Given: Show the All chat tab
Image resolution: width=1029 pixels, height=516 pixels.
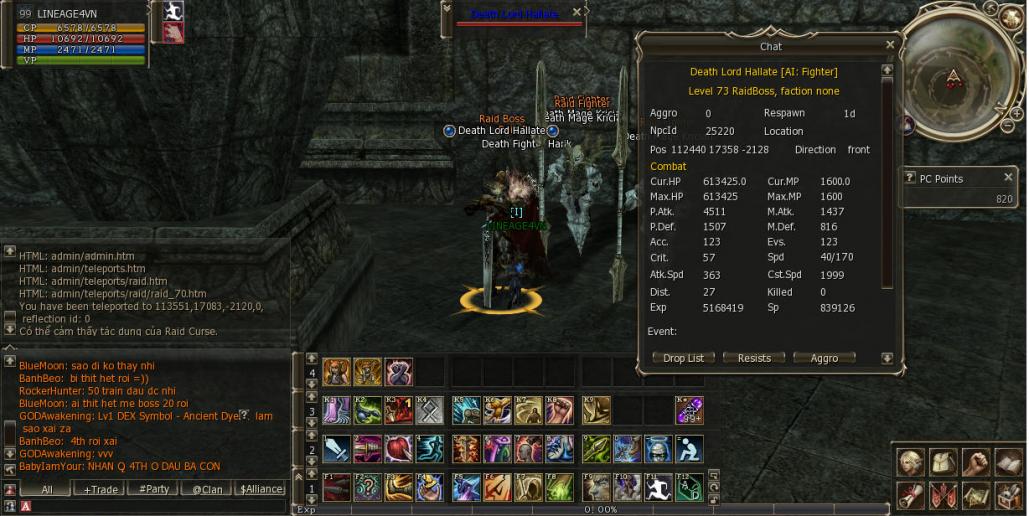Looking at the screenshot, I should (x=46, y=489).
